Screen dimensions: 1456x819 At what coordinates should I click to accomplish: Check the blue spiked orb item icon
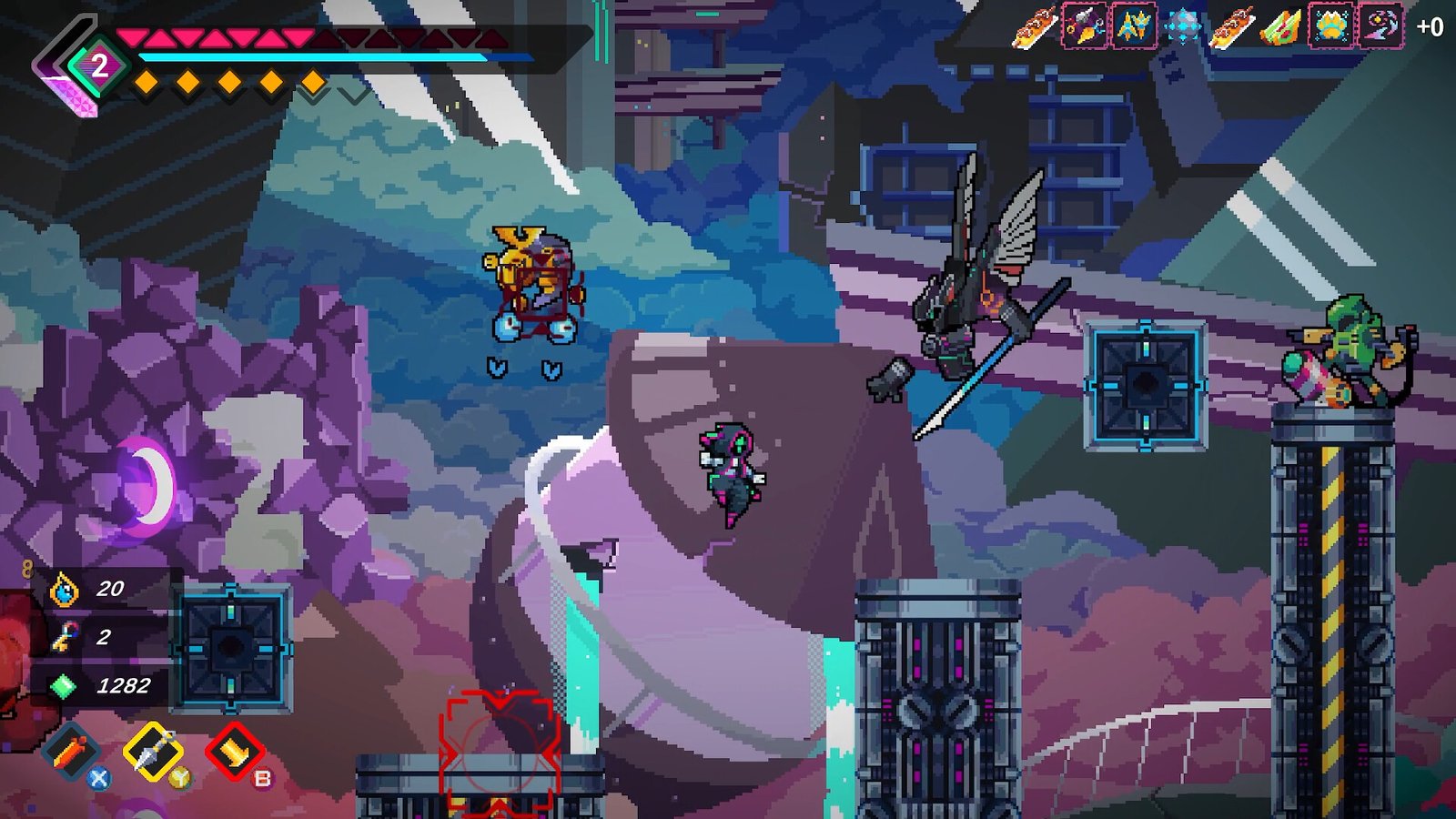tap(1183, 27)
